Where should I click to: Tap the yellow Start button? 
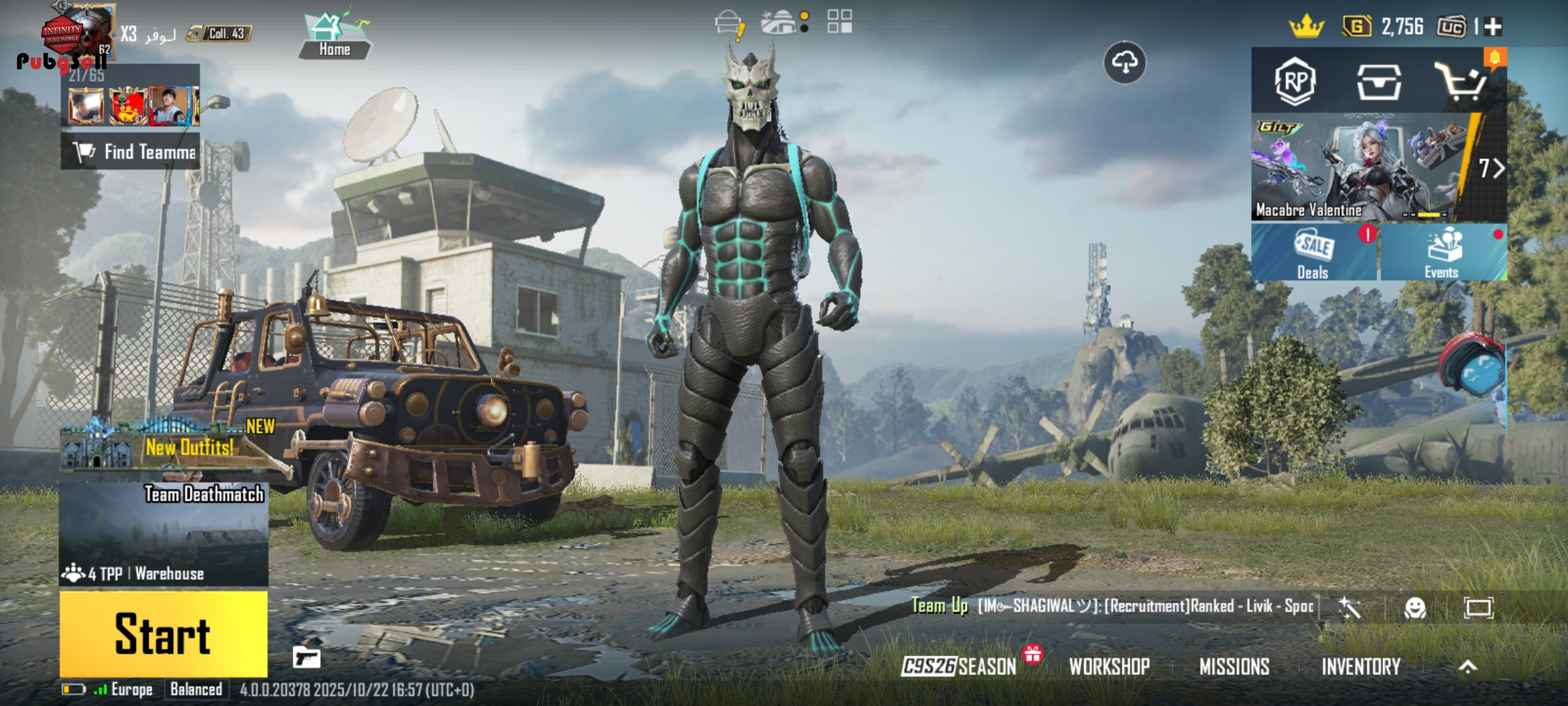[x=163, y=633]
